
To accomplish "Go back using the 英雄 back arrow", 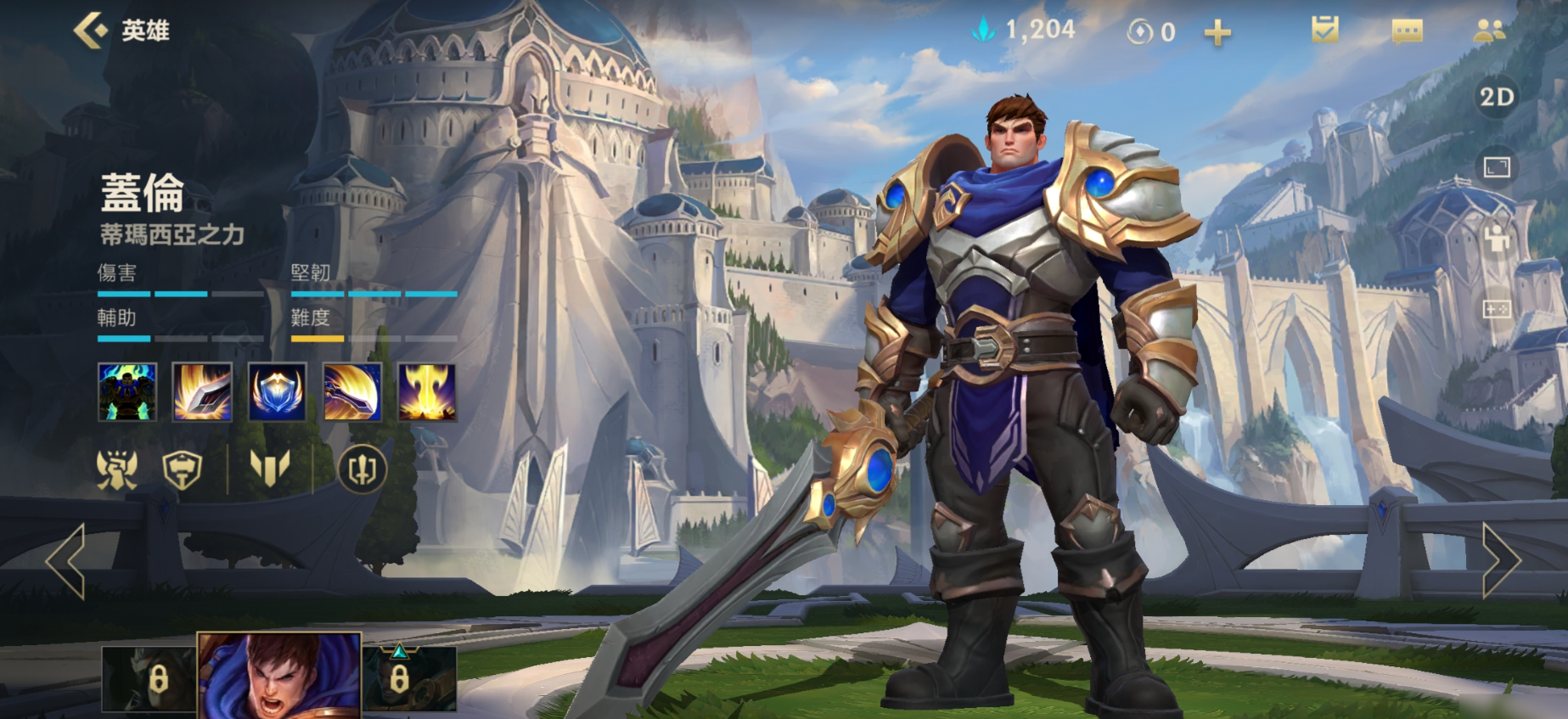I will [x=91, y=31].
